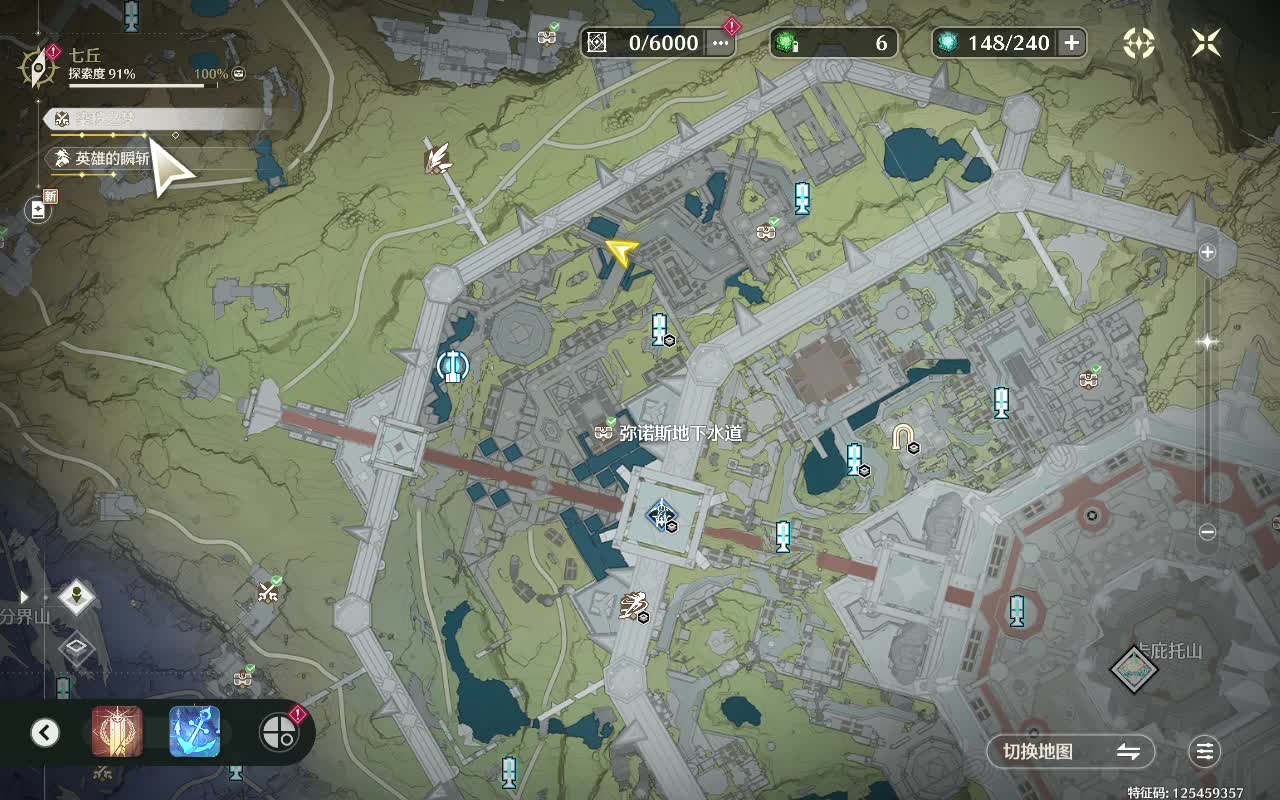
Task: Switch to the lower map layer diamond icon
Action: coord(77,649)
